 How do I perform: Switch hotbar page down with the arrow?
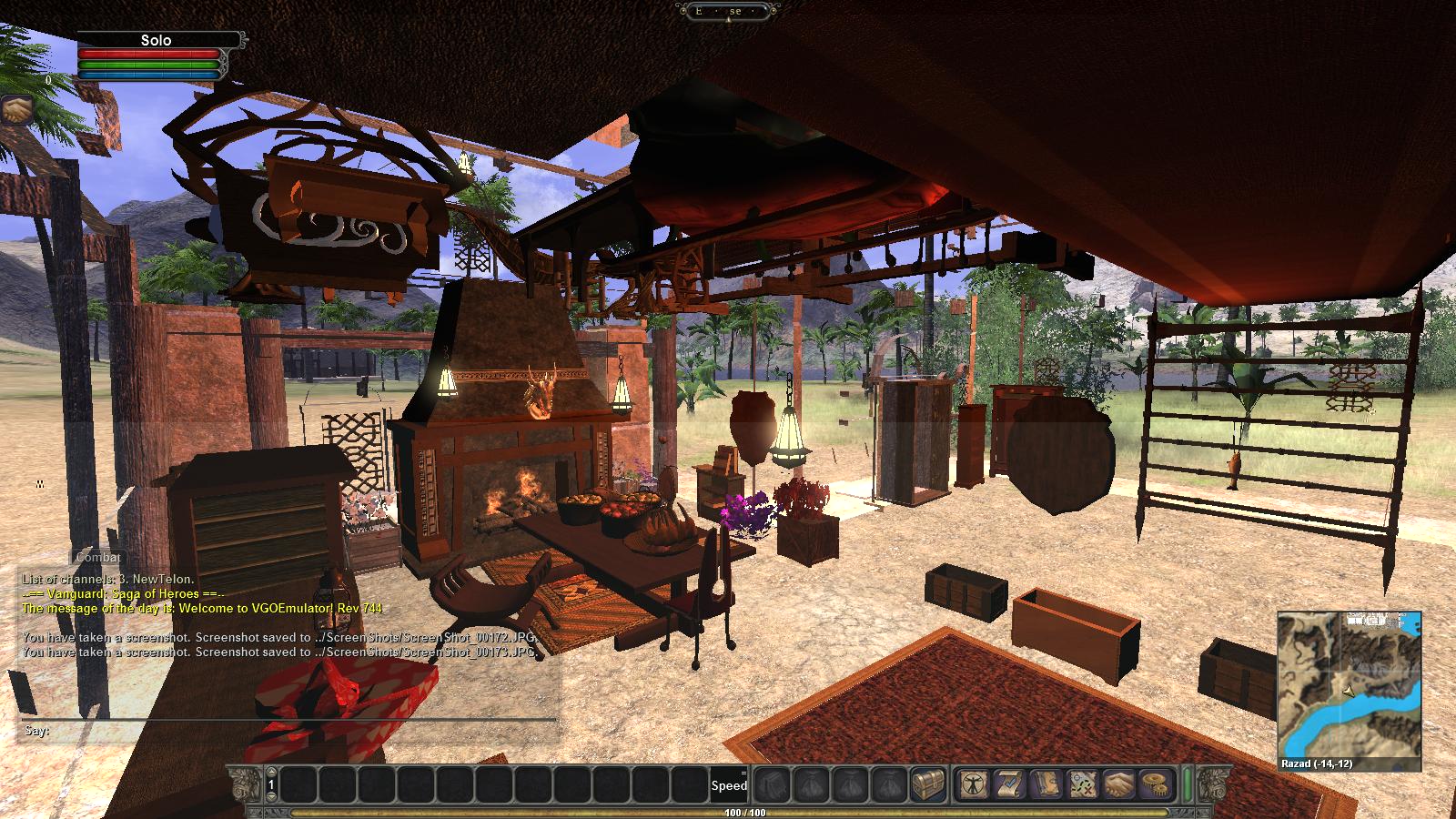coord(272,796)
